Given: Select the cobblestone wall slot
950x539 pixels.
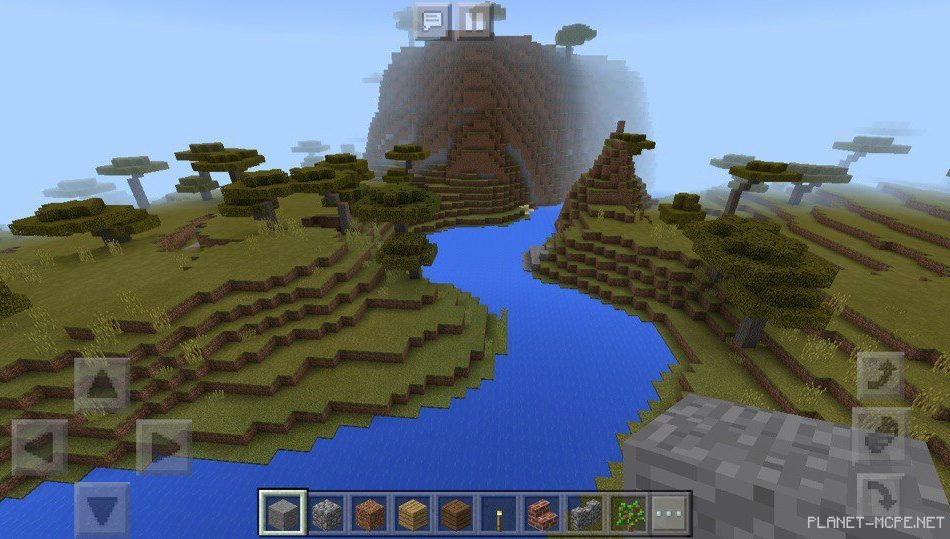Looking at the screenshot, I should (584, 514).
